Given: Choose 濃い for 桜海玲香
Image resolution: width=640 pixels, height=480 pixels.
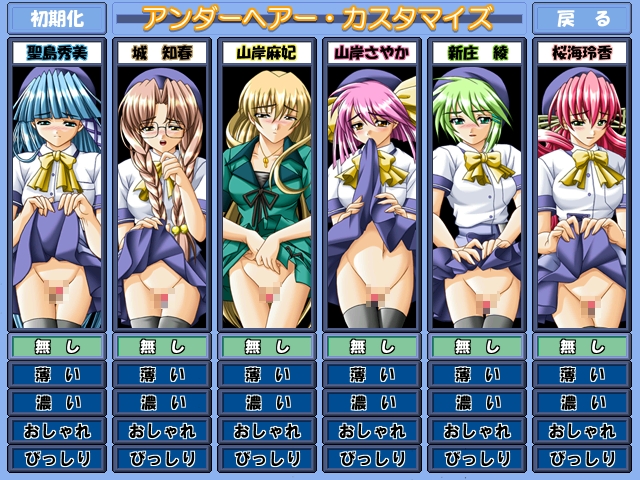Looking at the screenshot, I should [581, 403].
